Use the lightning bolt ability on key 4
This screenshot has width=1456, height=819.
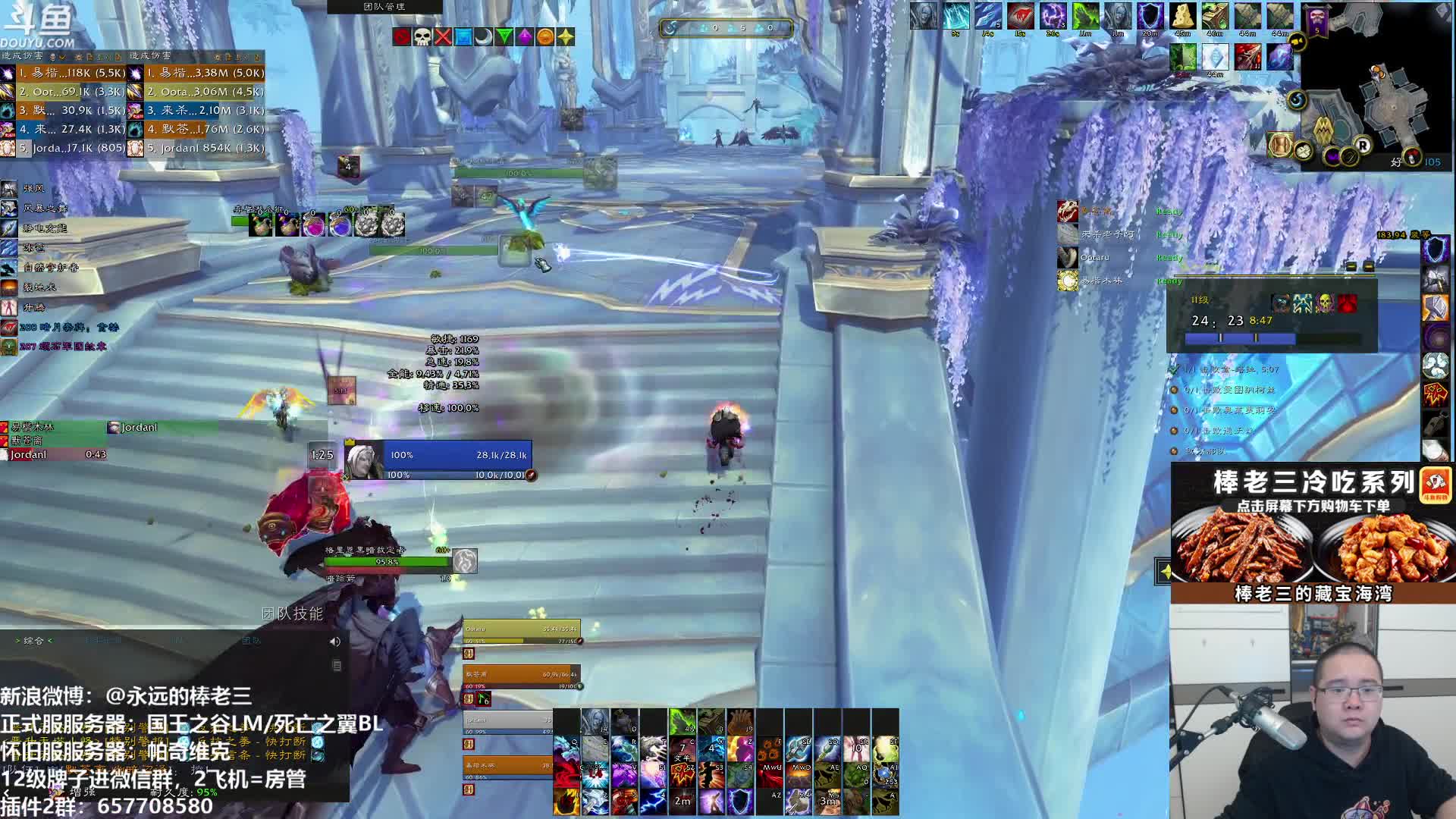652,801
